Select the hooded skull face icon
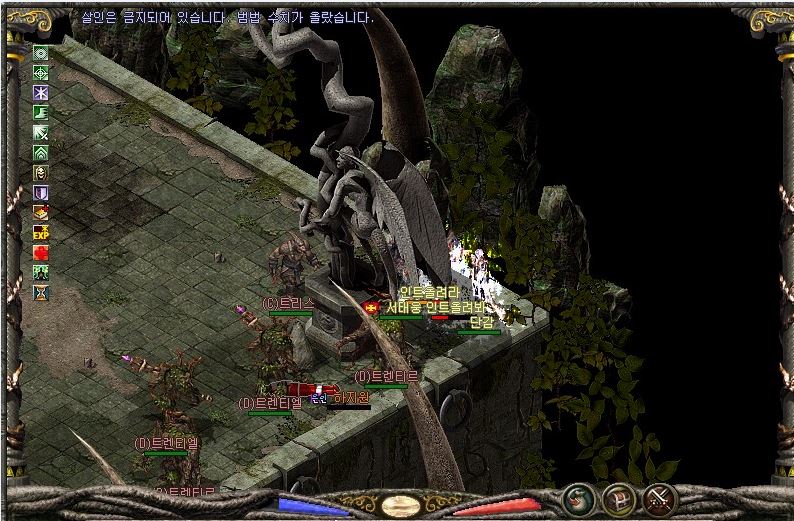 [x=41, y=173]
